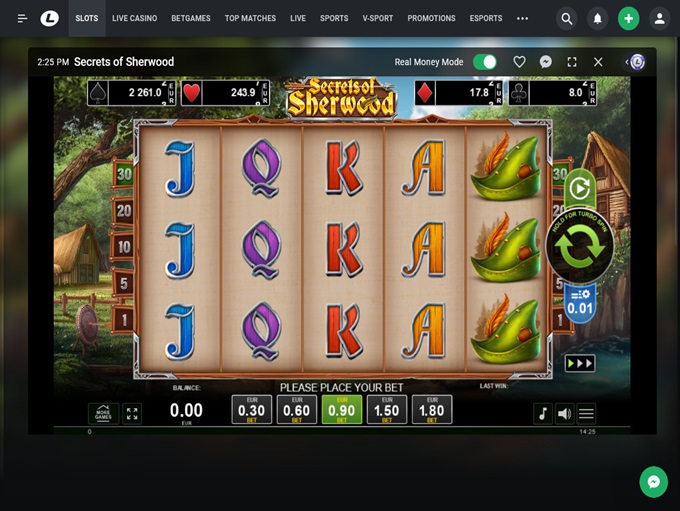Expand the game window to fullscreen

point(572,62)
